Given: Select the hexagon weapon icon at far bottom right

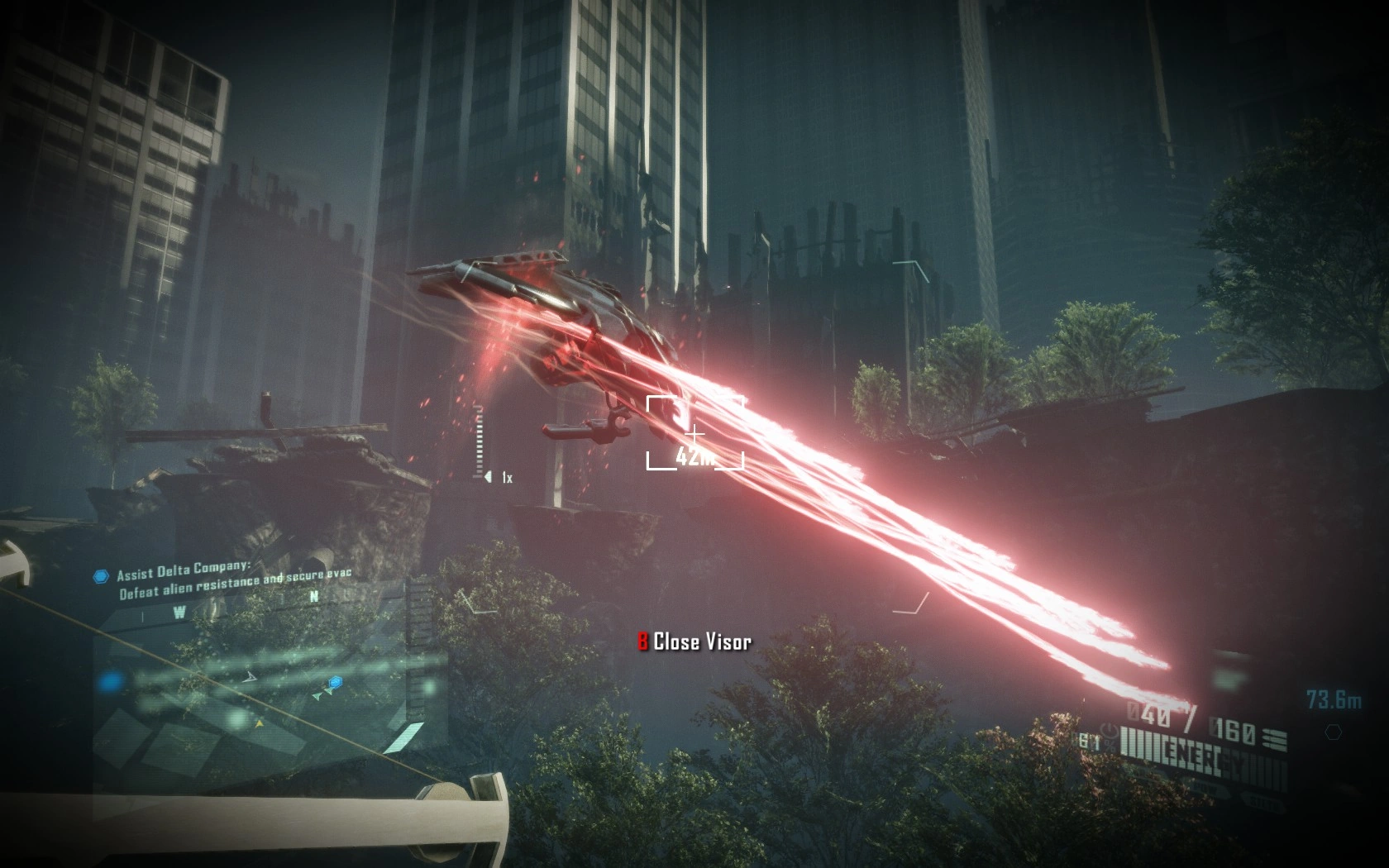Looking at the screenshot, I should click(1334, 732).
